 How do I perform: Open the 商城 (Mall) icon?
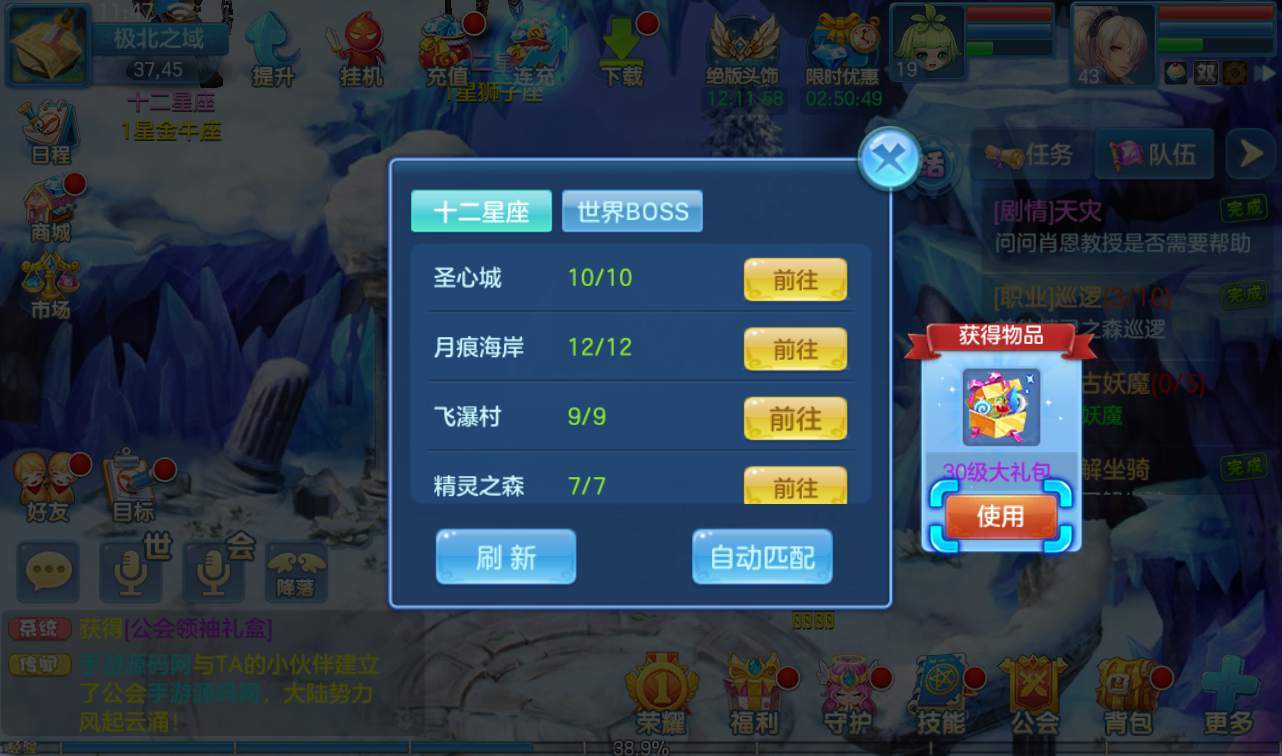tap(47, 205)
